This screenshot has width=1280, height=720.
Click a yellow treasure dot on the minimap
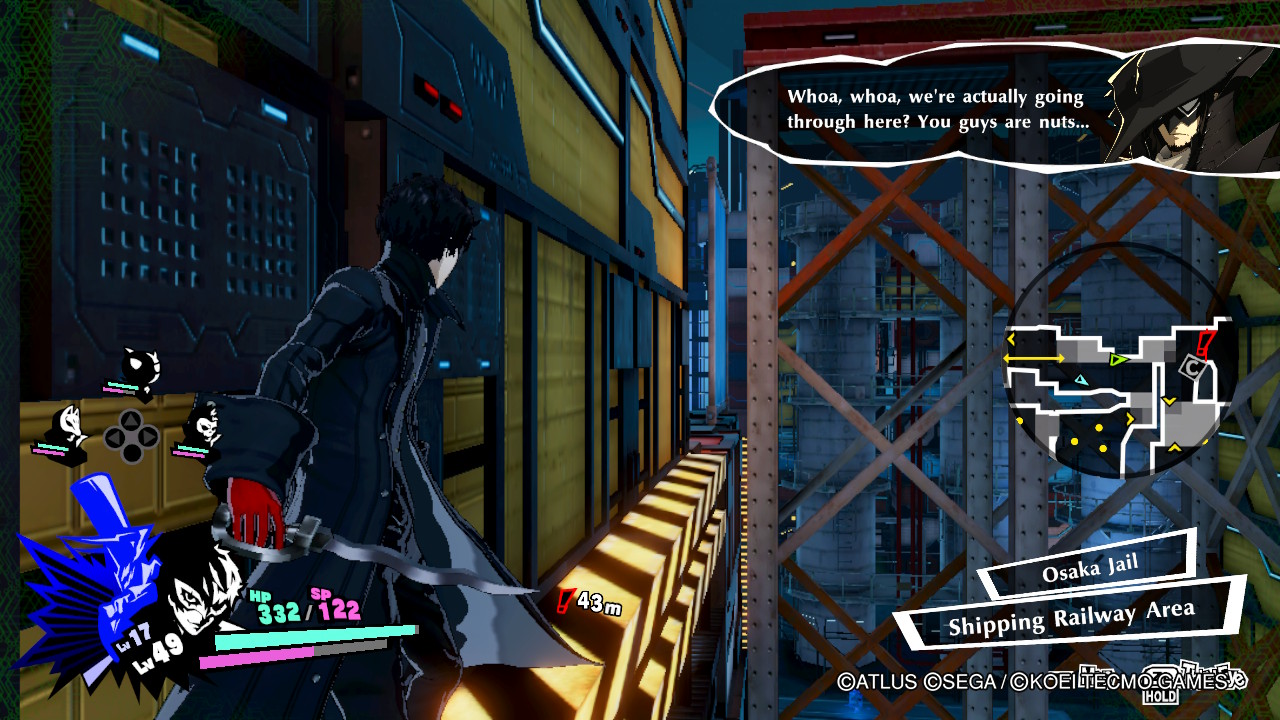[x=1099, y=427]
